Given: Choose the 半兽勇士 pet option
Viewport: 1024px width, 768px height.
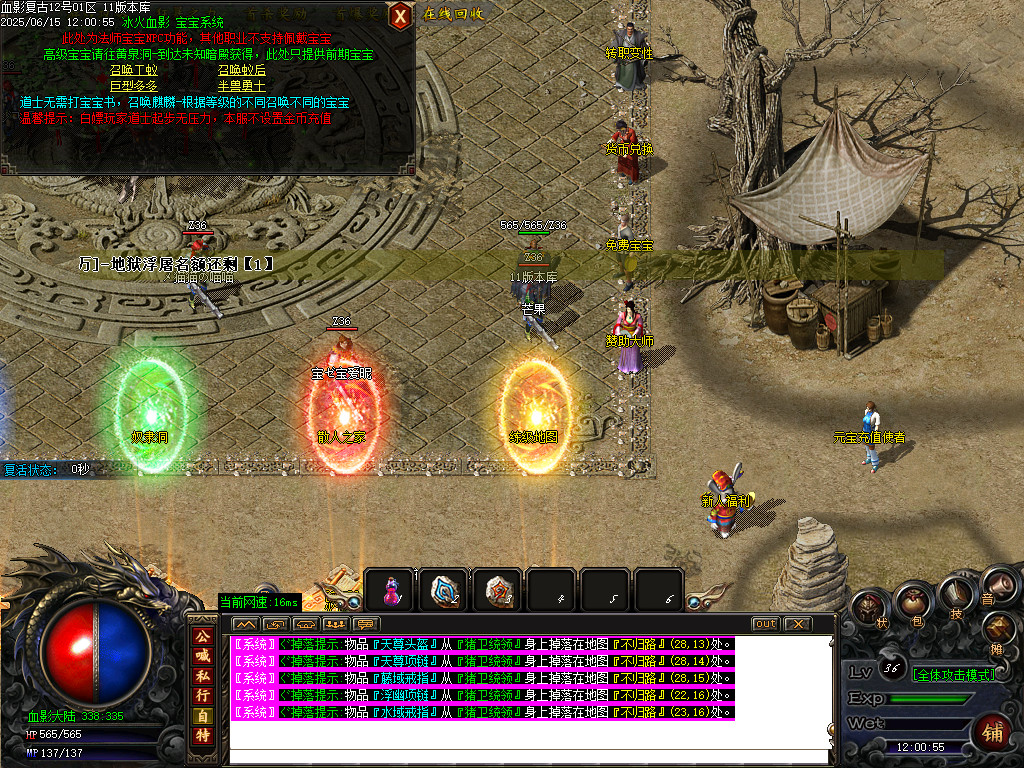Looking at the screenshot, I should (x=242, y=86).
